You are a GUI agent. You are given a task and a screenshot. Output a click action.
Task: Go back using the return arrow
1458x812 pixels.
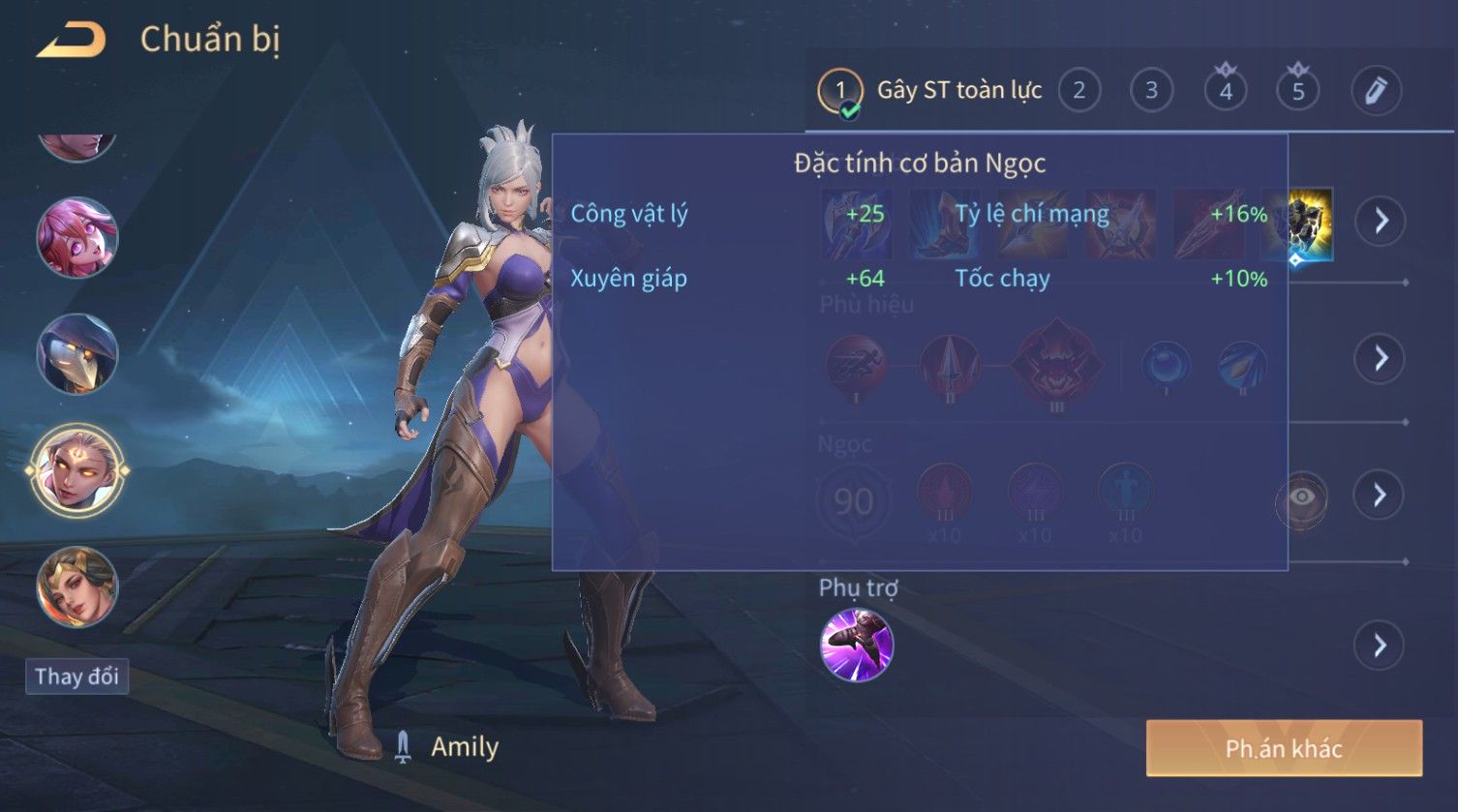click(x=71, y=40)
